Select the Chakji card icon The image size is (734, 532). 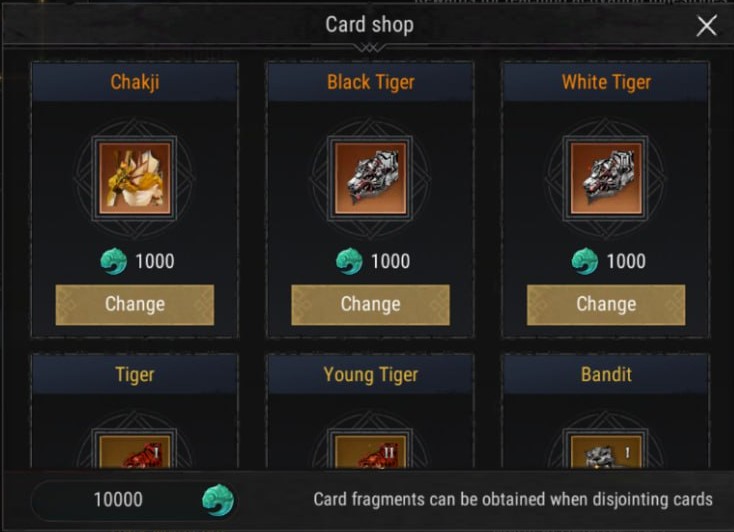(x=135, y=178)
